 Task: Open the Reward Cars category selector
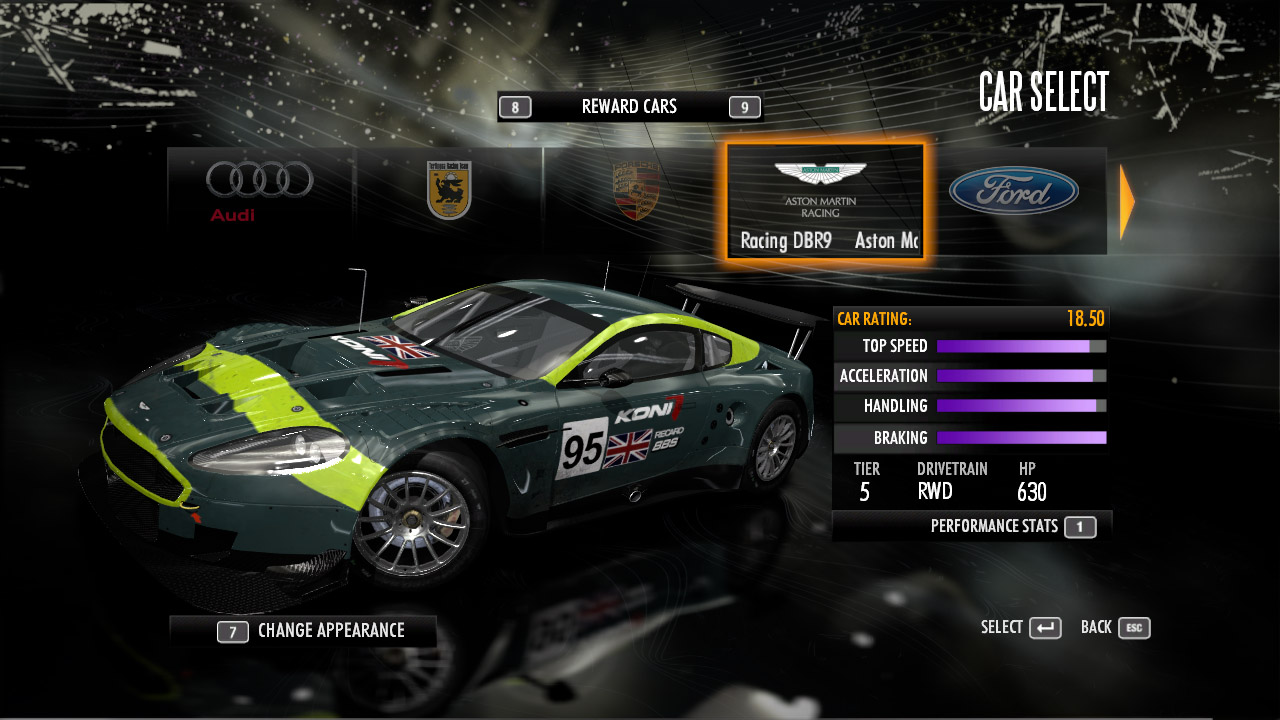click(x=629, y=107)
